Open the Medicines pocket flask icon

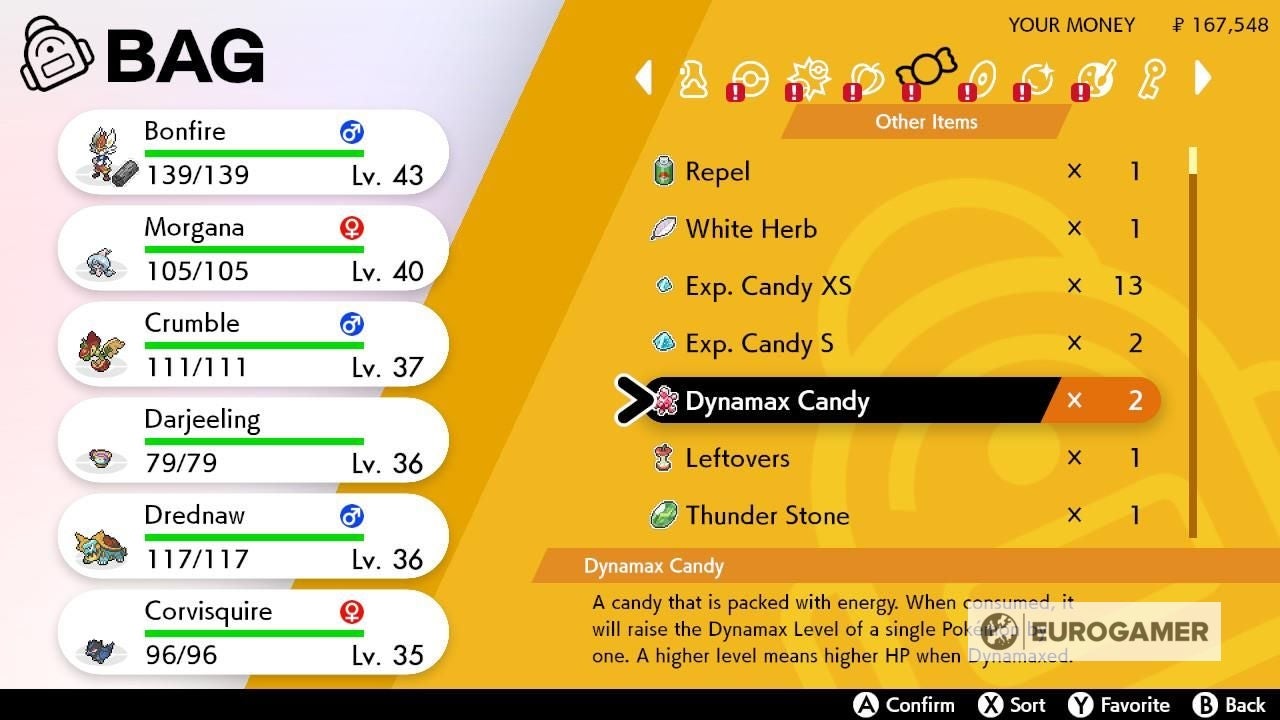click(x=692, y=78)
